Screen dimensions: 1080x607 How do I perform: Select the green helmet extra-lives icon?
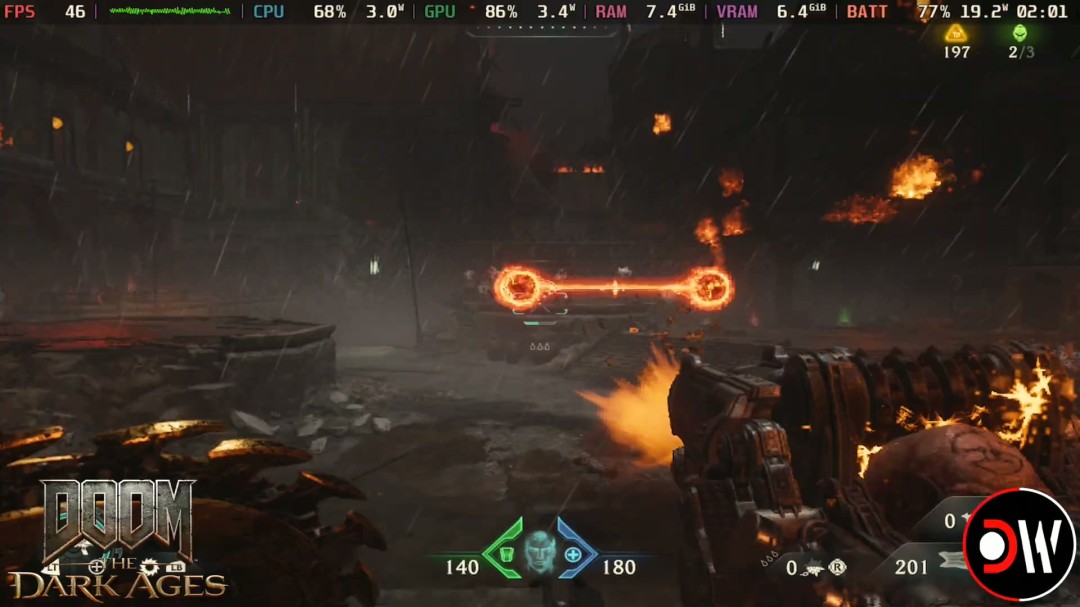coord(1019,33)
